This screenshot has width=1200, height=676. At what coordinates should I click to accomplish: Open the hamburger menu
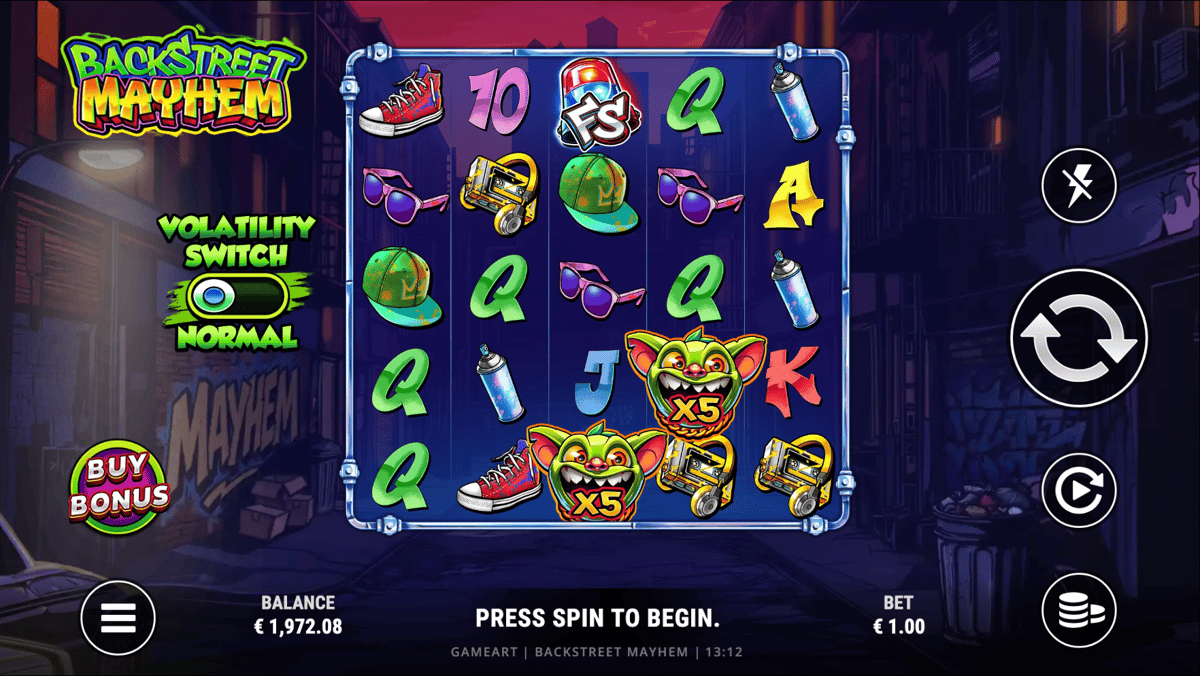118,618
